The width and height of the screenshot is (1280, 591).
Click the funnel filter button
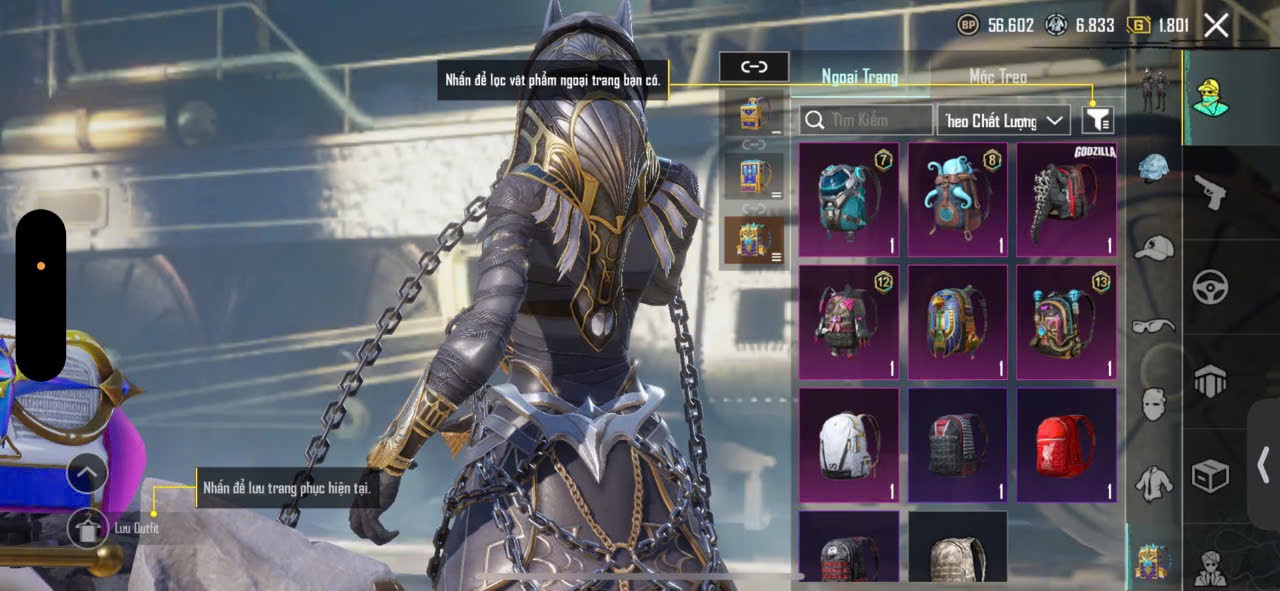point(1097,120)
